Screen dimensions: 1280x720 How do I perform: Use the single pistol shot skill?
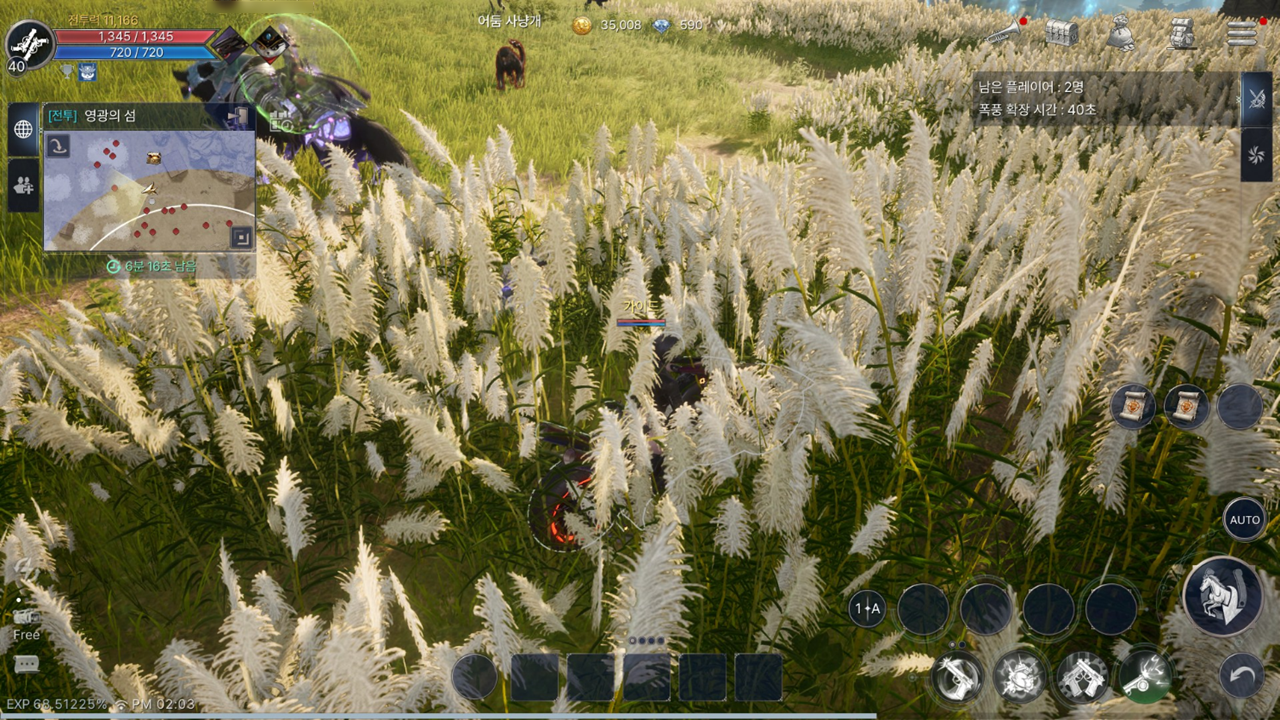[x=957, y=677]
